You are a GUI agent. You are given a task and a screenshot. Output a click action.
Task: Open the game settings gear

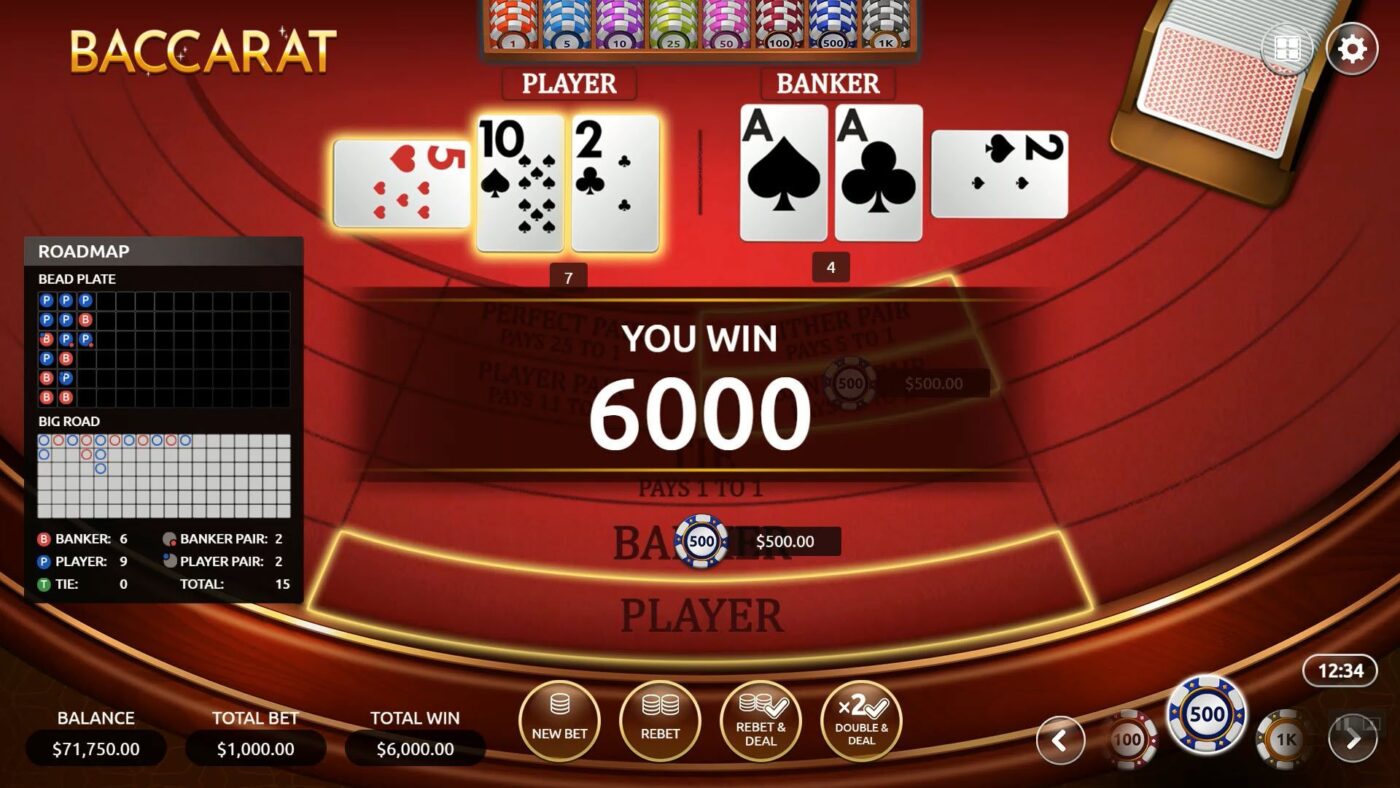tap(1352, 47)
